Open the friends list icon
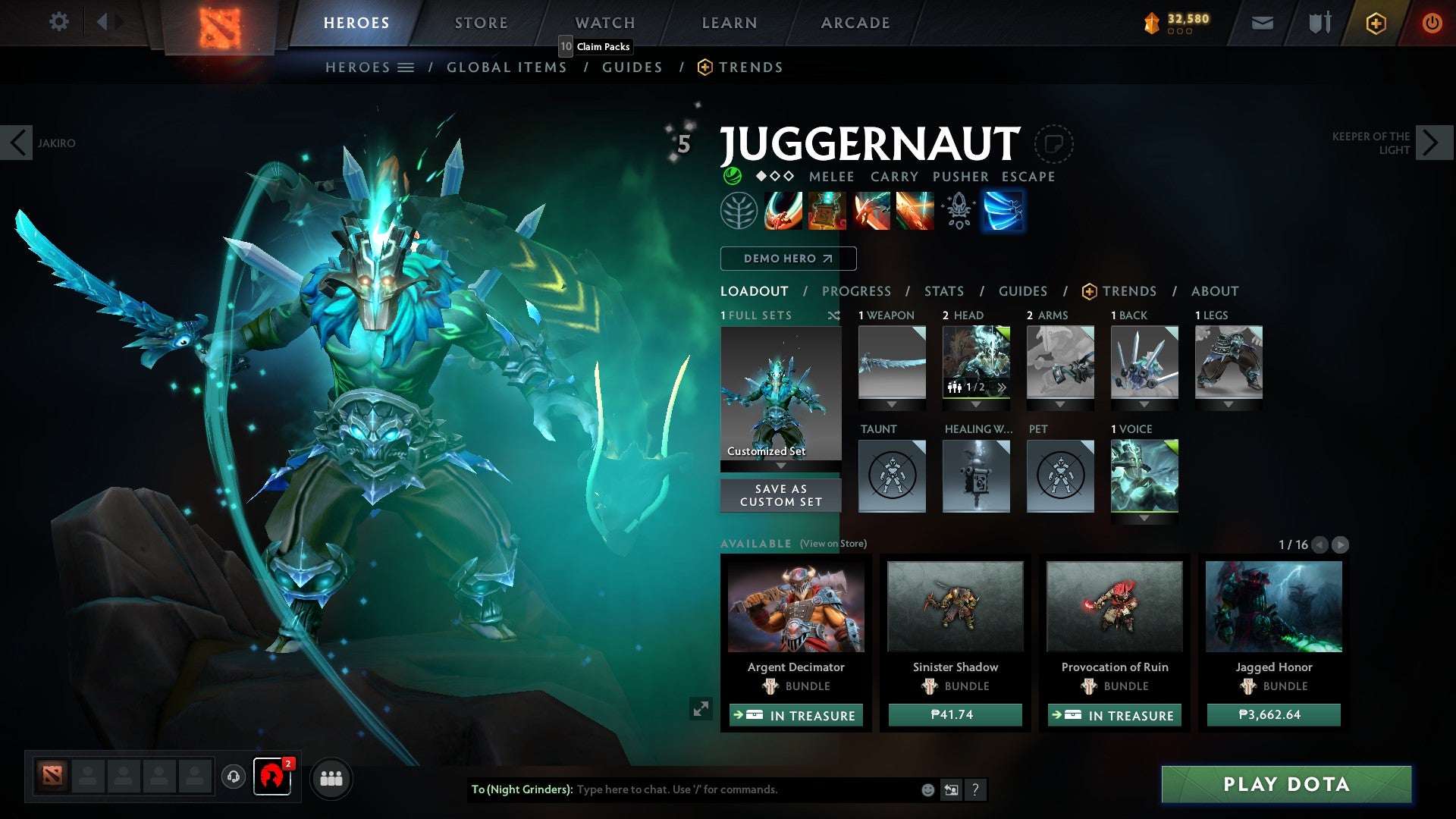 [x=331, y=778]
